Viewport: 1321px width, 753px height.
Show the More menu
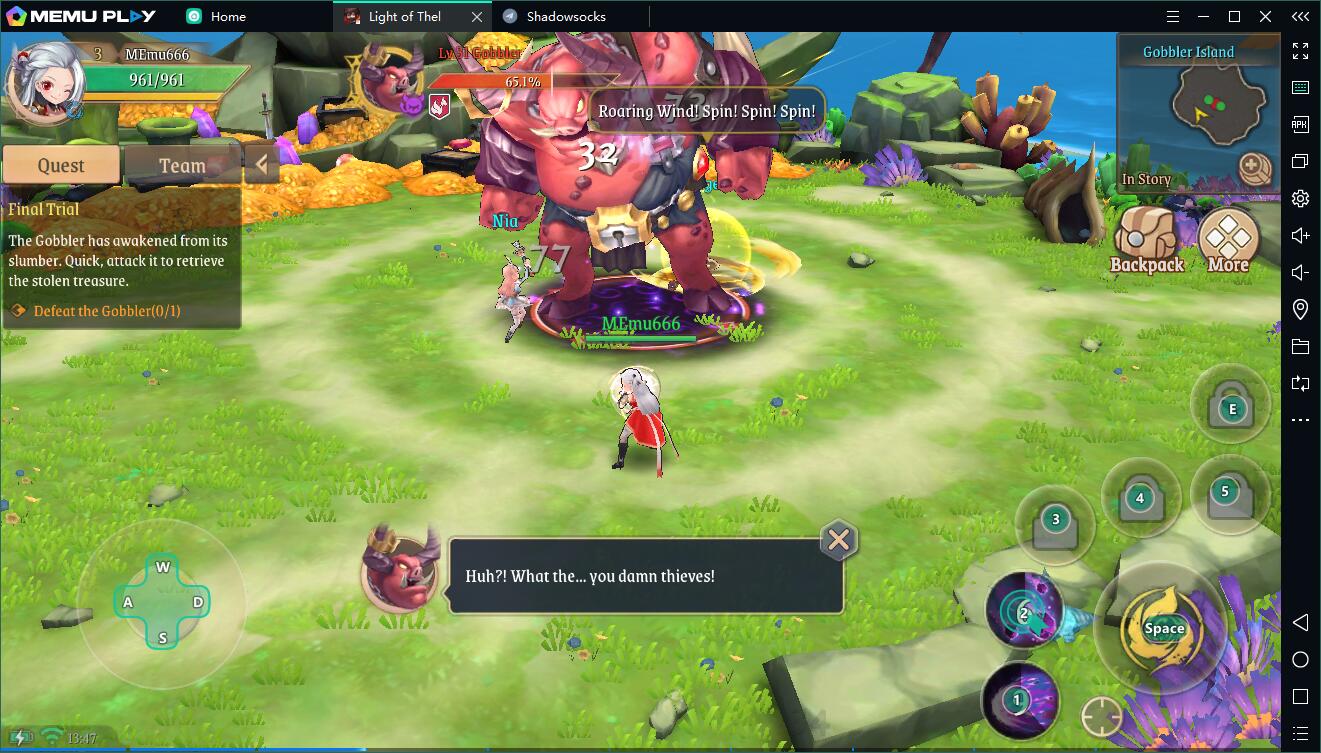(x=1228, y=242)
